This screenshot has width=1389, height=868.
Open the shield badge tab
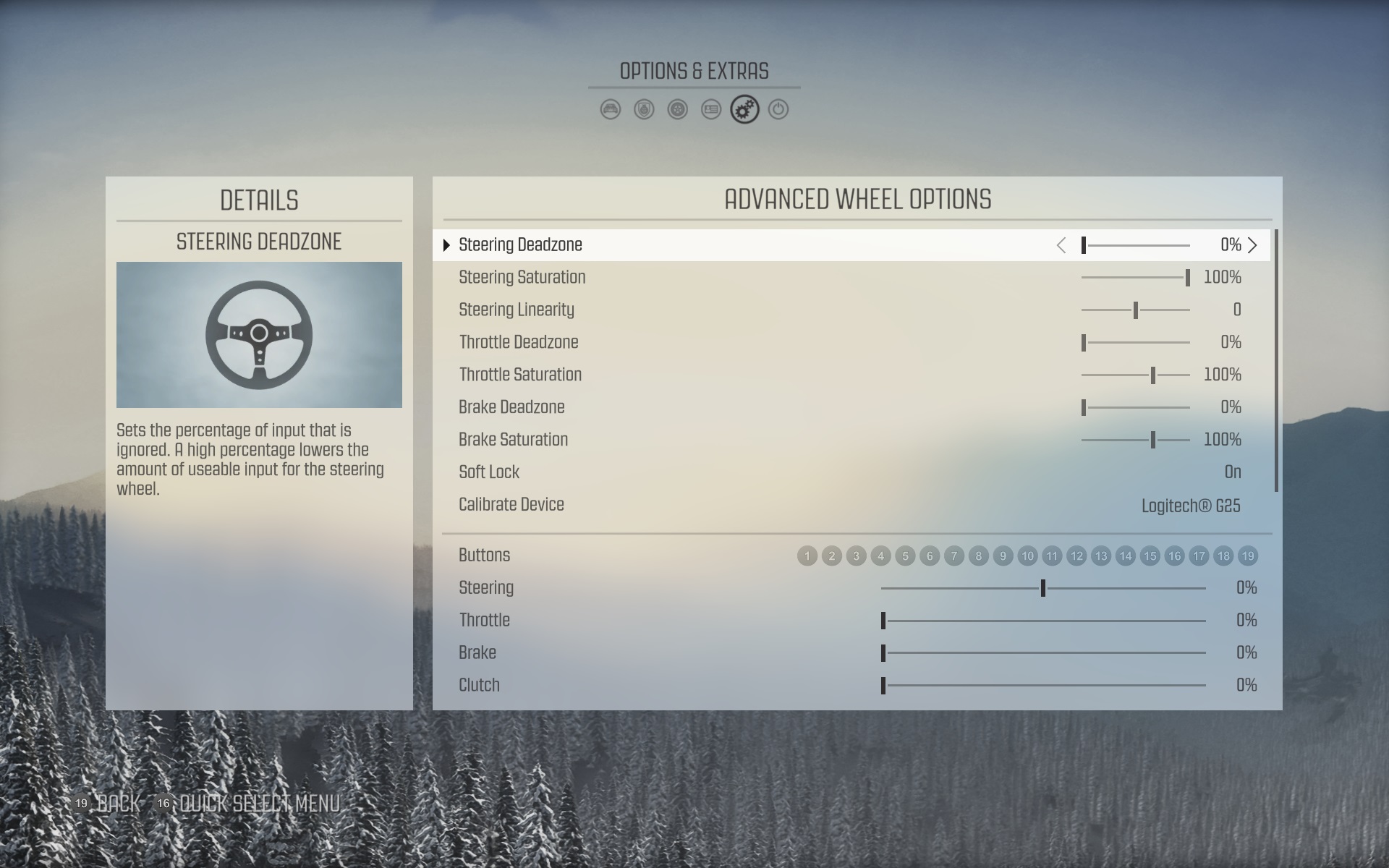pos(644,110)
